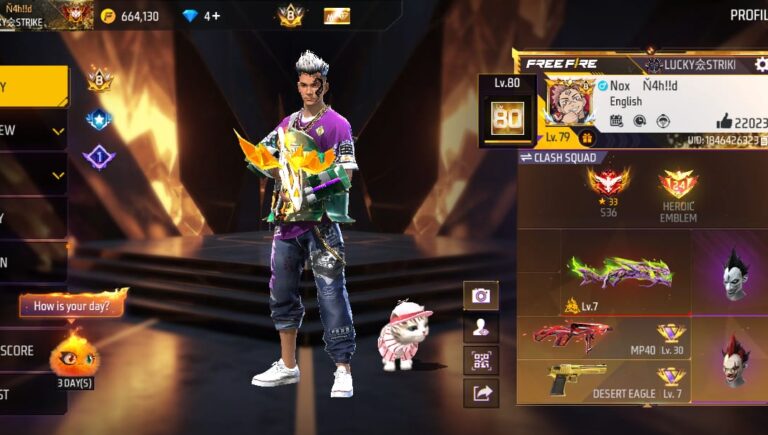Viewport: 768px width, 435px height.
Task: Open the character silhouette button
Action: coord(481,328)
